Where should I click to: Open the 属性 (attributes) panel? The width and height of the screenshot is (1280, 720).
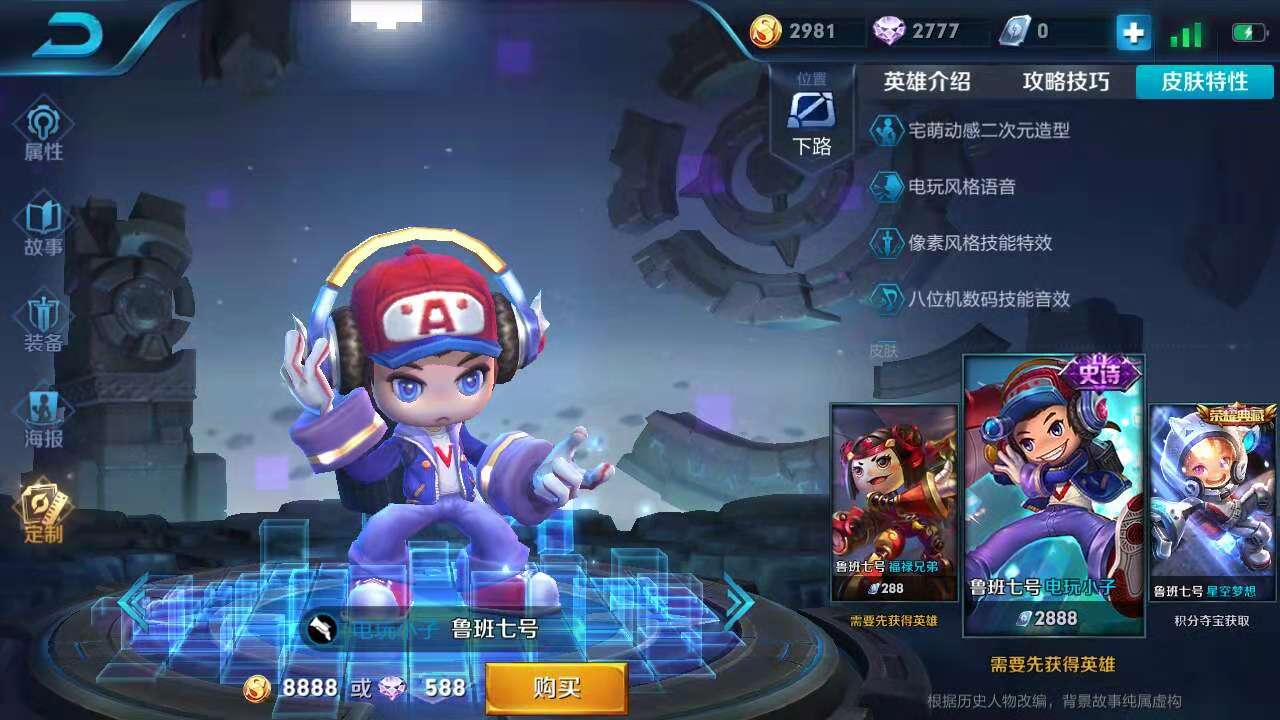[x=41, y=130]
